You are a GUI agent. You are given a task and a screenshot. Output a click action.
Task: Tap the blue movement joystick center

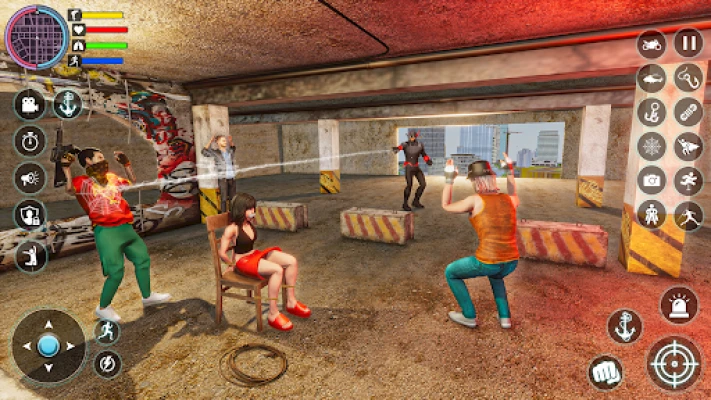tap(48, 346)
